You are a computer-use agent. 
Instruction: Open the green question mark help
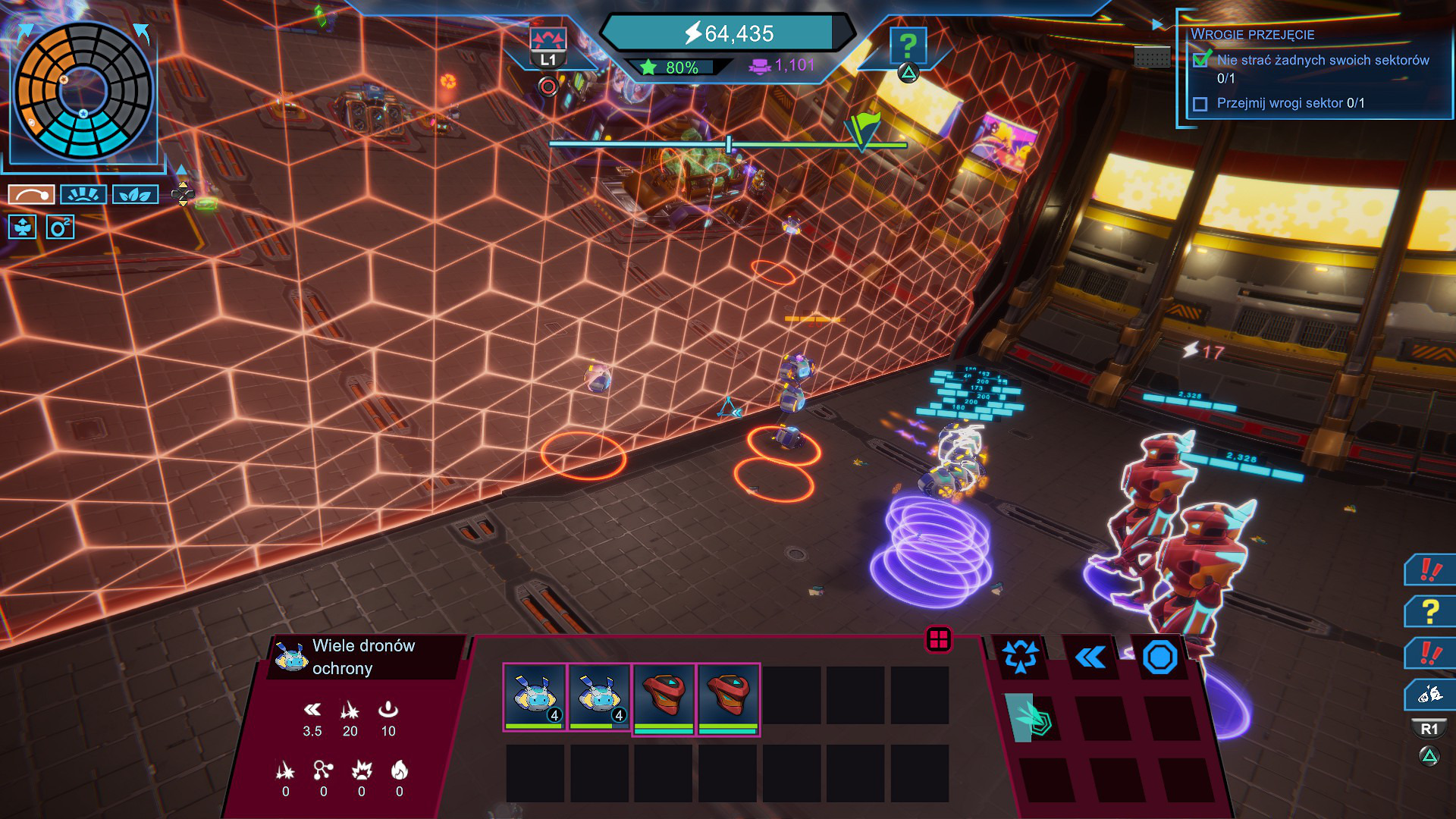[x=908, y=45]
